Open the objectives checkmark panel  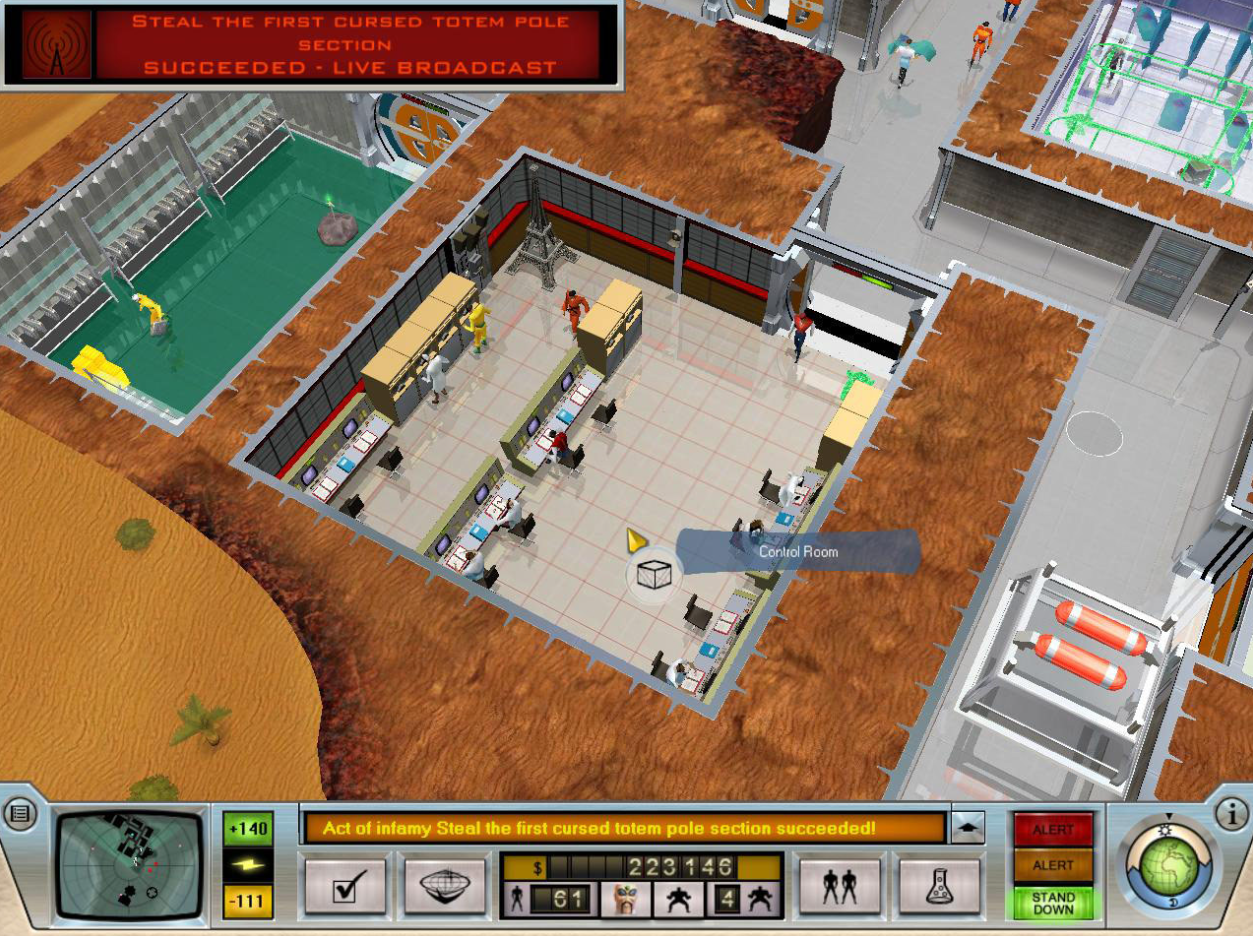click(345, 886)
